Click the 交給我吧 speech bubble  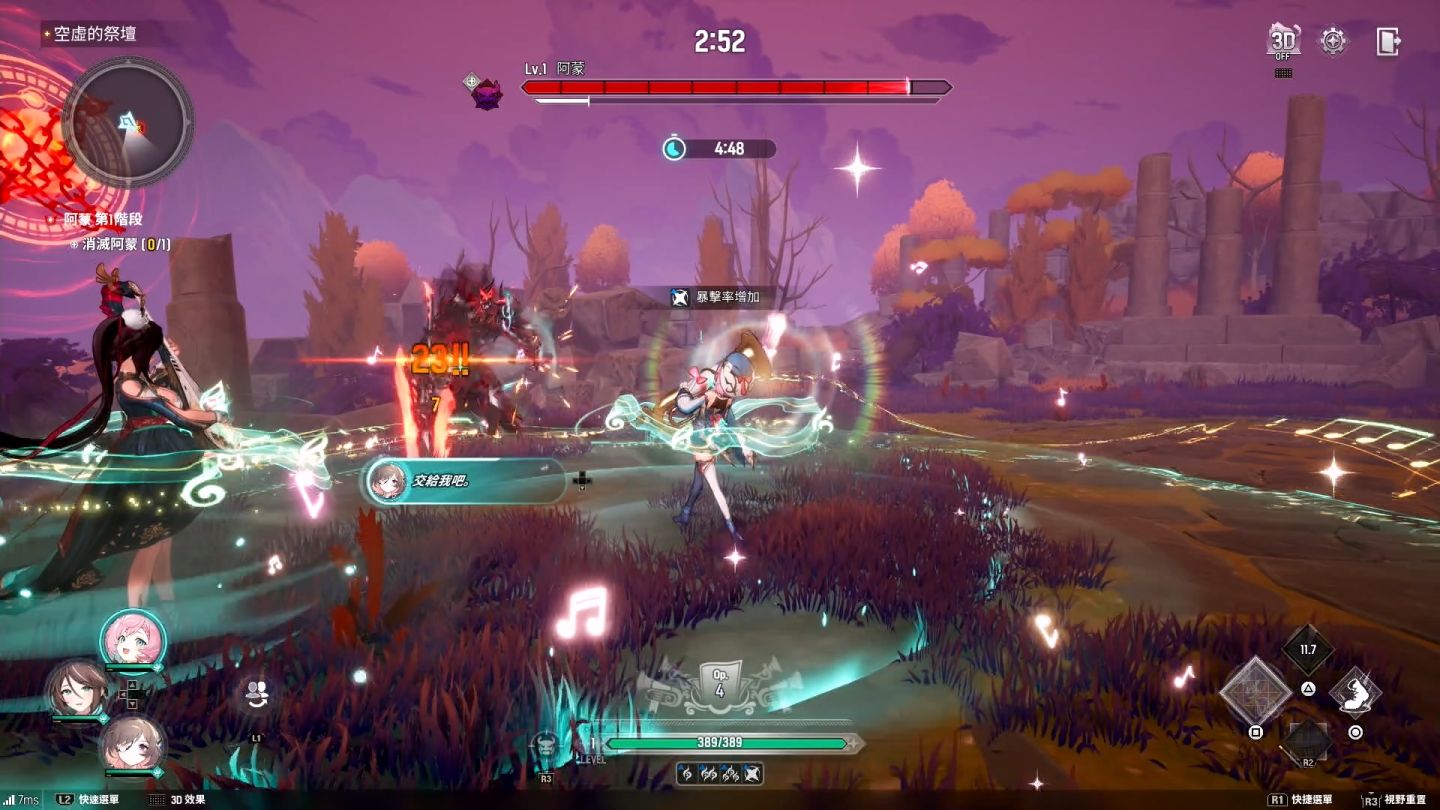tap(466, 481)
